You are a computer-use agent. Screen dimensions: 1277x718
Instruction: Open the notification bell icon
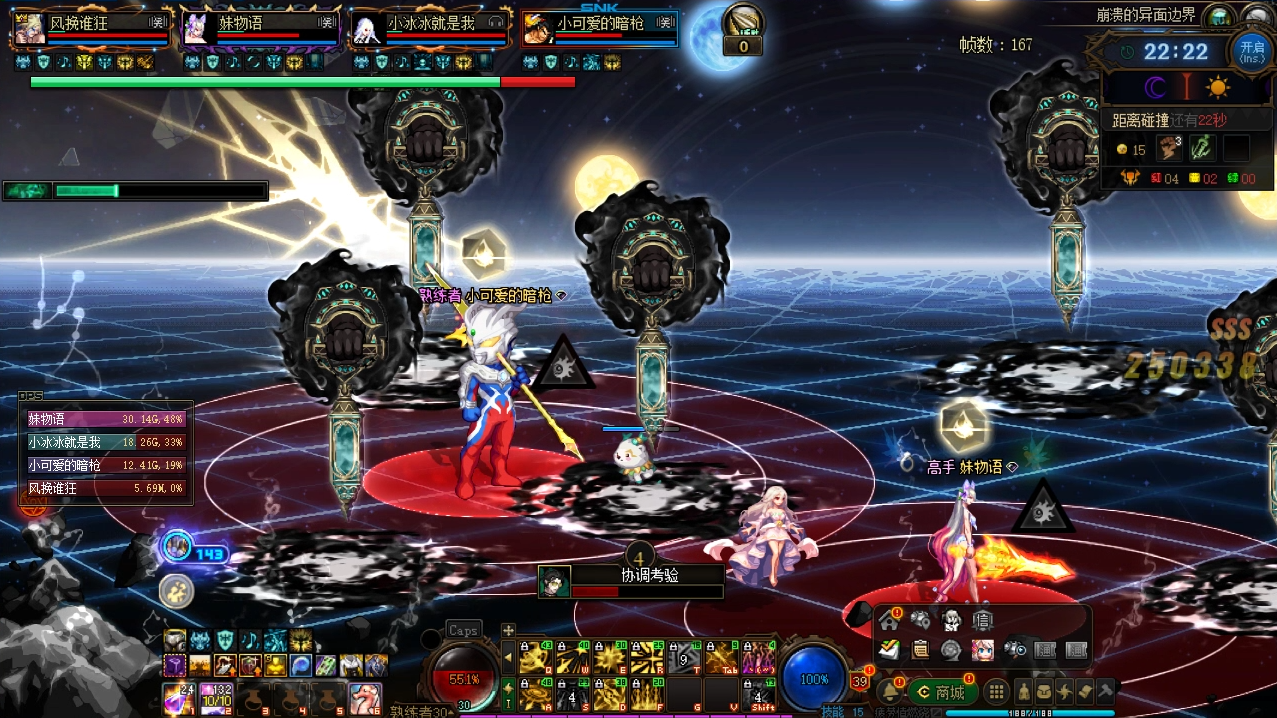[888, 692]
